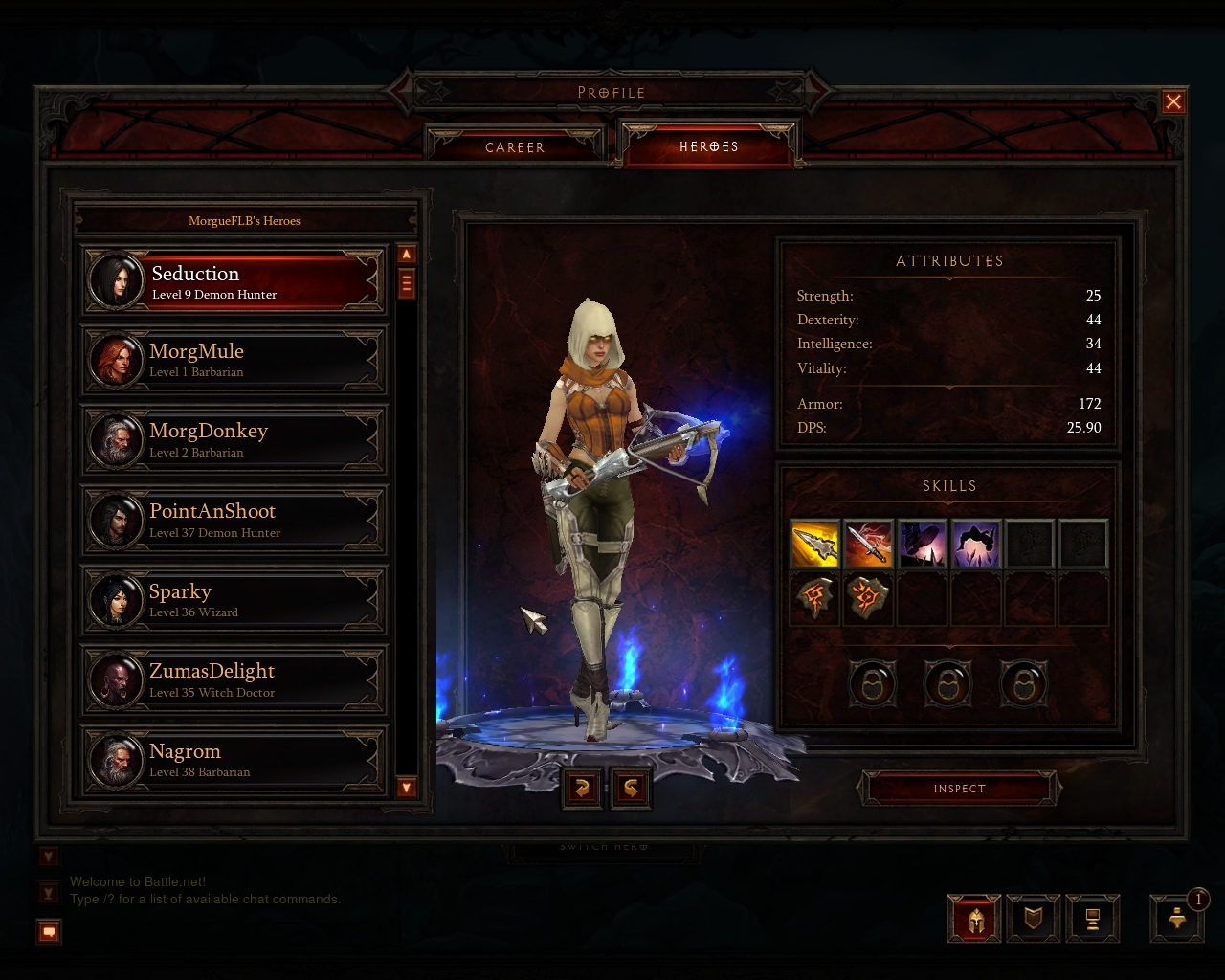The image size is (1225, 980).
Task: Select the Heroes tab
Action: (708, 146)
